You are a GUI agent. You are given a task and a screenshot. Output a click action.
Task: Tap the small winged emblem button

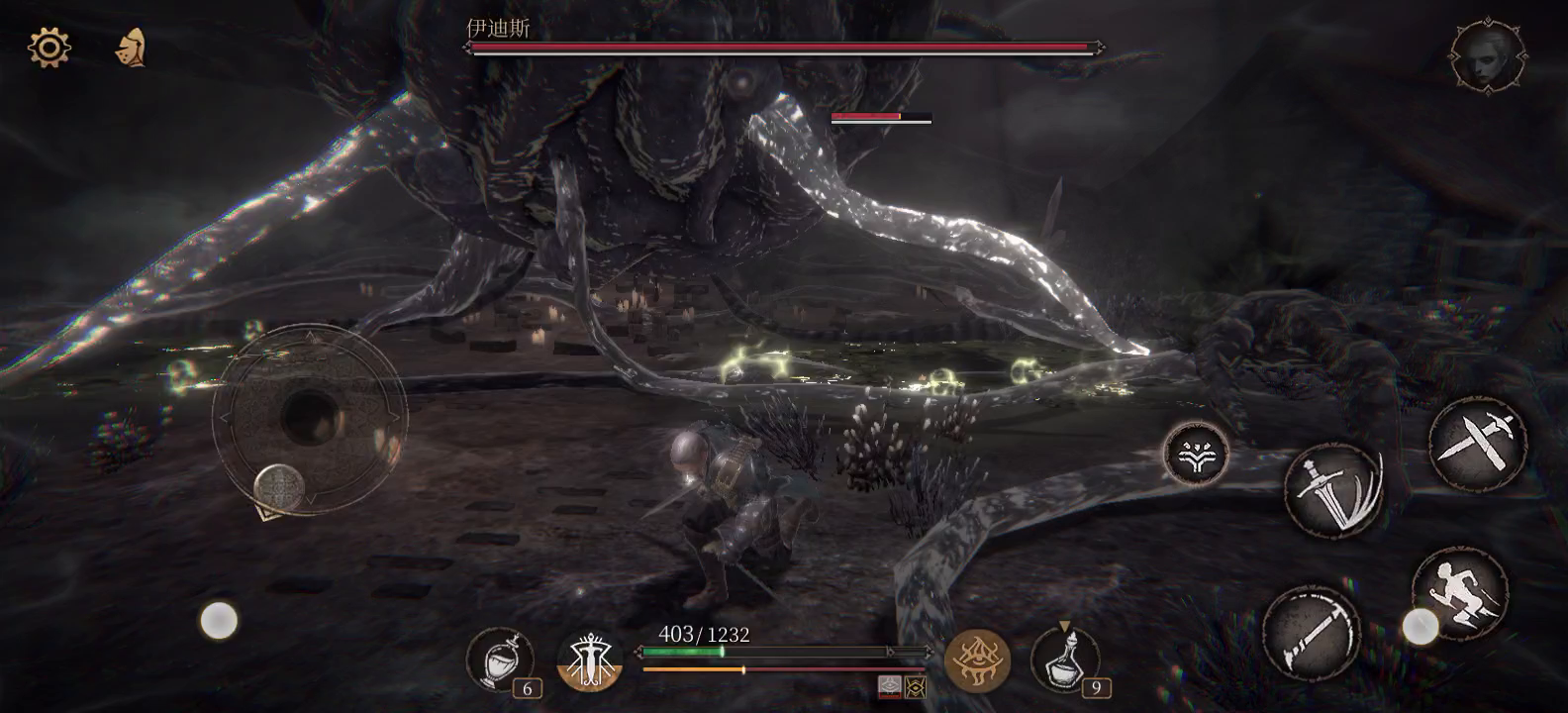(1196, 454)
